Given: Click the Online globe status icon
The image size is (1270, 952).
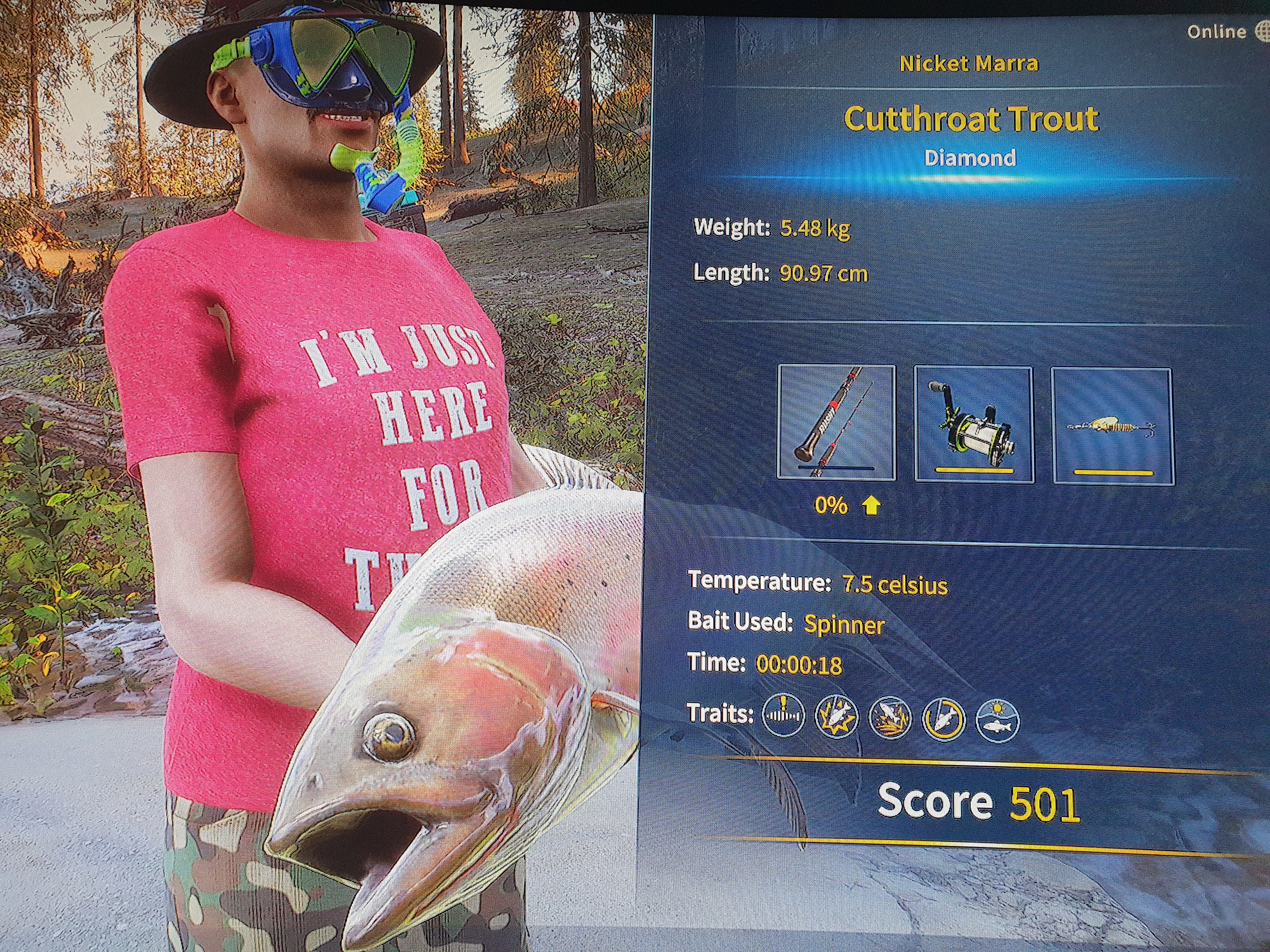Looking at the screenshot, I should click(1262, 32).
